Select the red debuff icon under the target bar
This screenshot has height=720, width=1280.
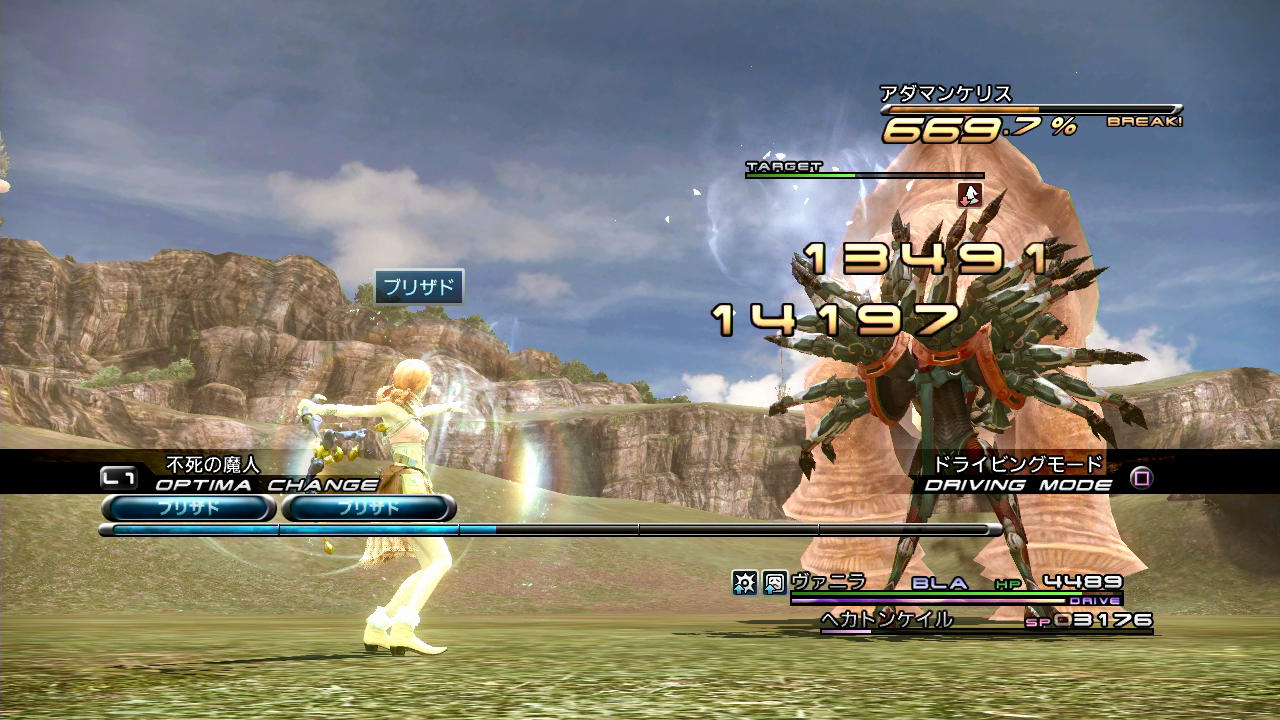(x=969, y=195)
